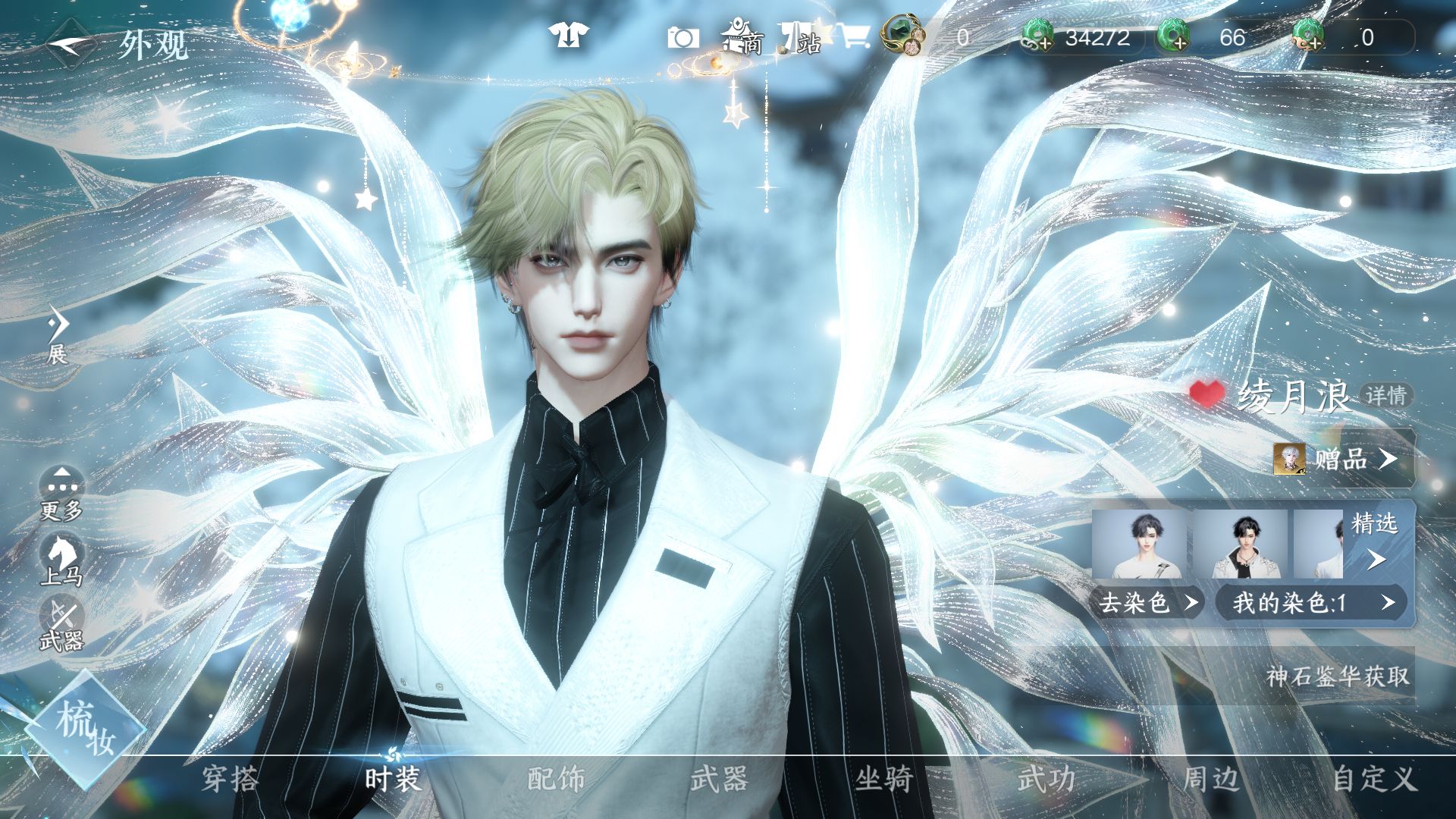Open the outfit shirt icon

click(x=568, y=36)
